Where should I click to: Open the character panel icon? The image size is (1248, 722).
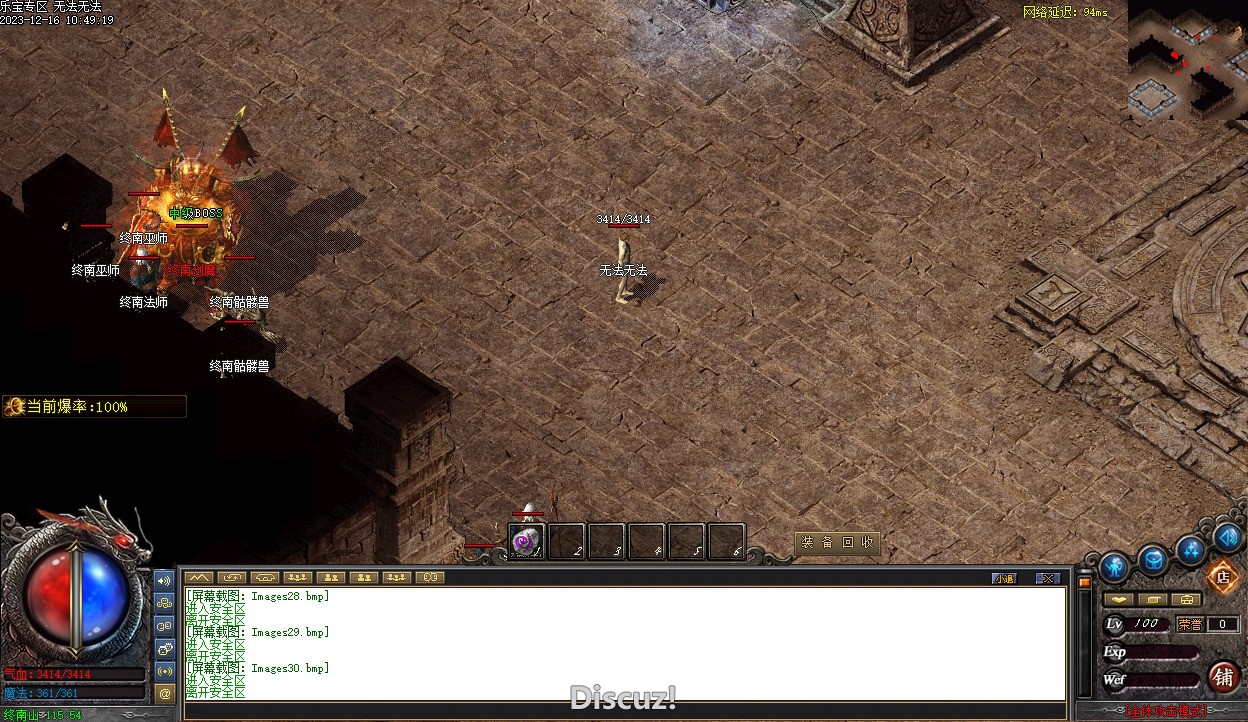tap(1114, 567)
